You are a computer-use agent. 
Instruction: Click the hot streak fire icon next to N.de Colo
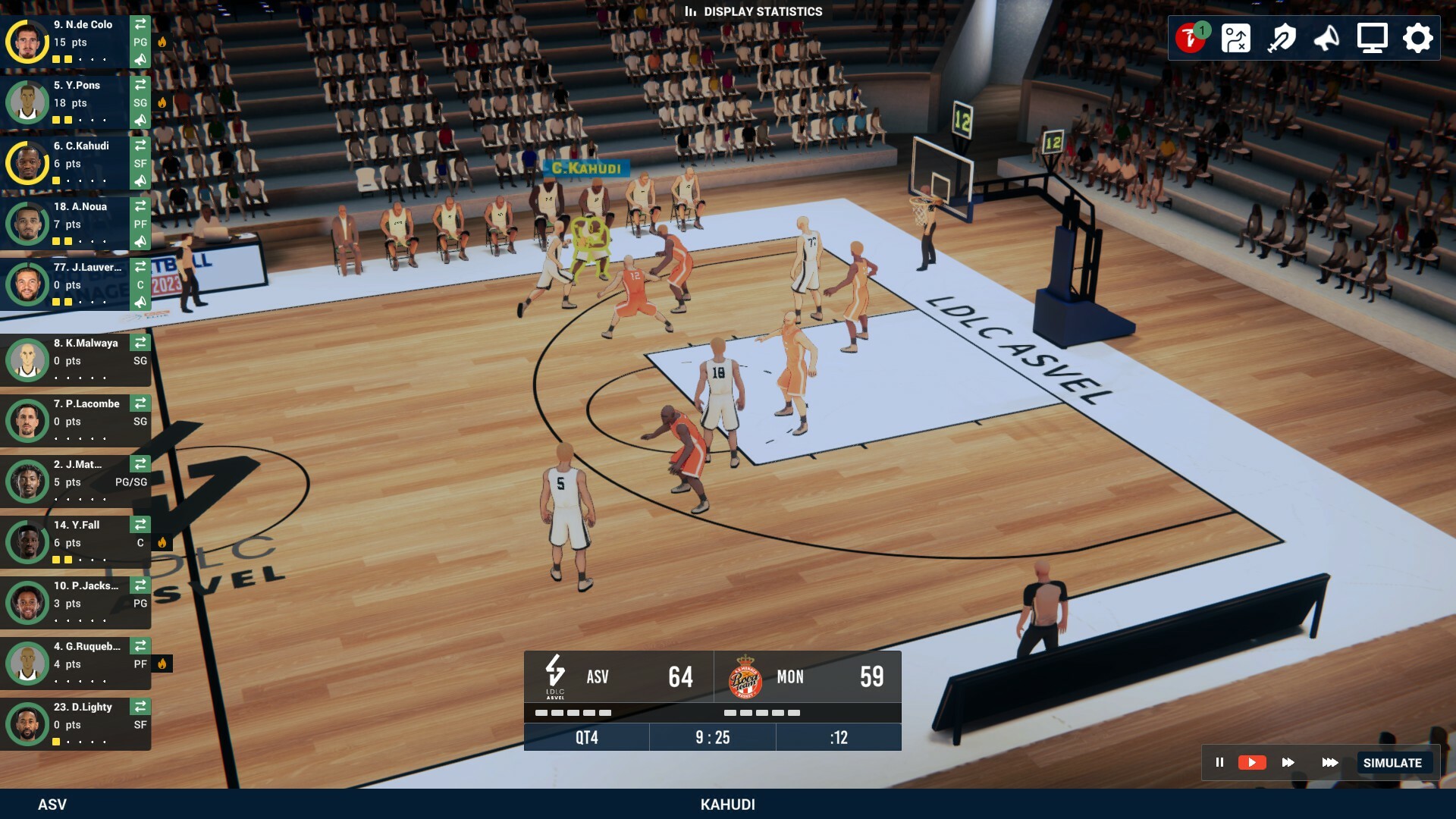162,43
